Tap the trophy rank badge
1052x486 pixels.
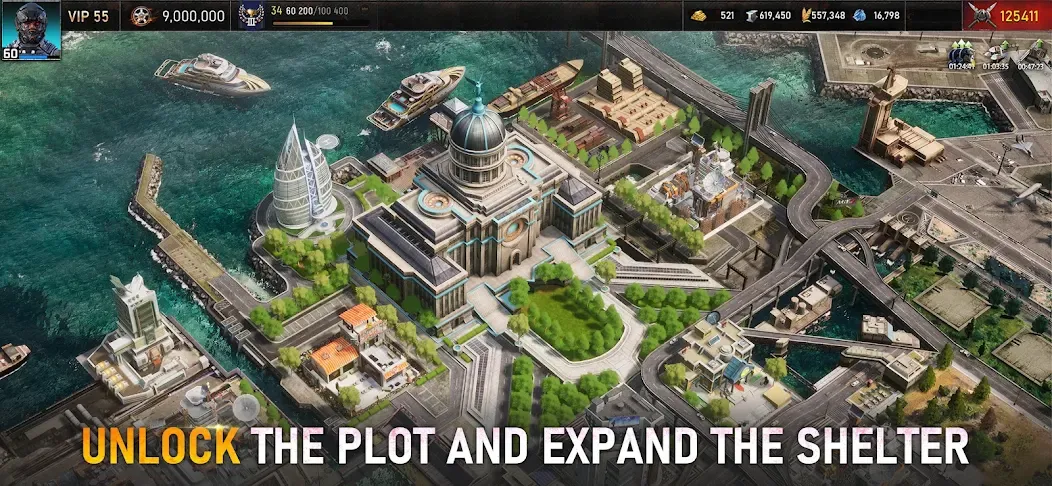pyautogui.click(x=252, y=16)
